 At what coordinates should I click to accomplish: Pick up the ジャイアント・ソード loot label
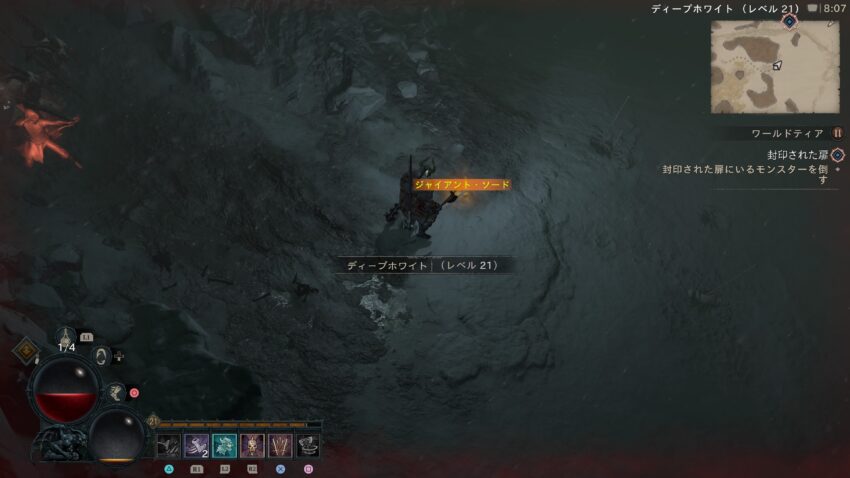[x=462, y=185]
